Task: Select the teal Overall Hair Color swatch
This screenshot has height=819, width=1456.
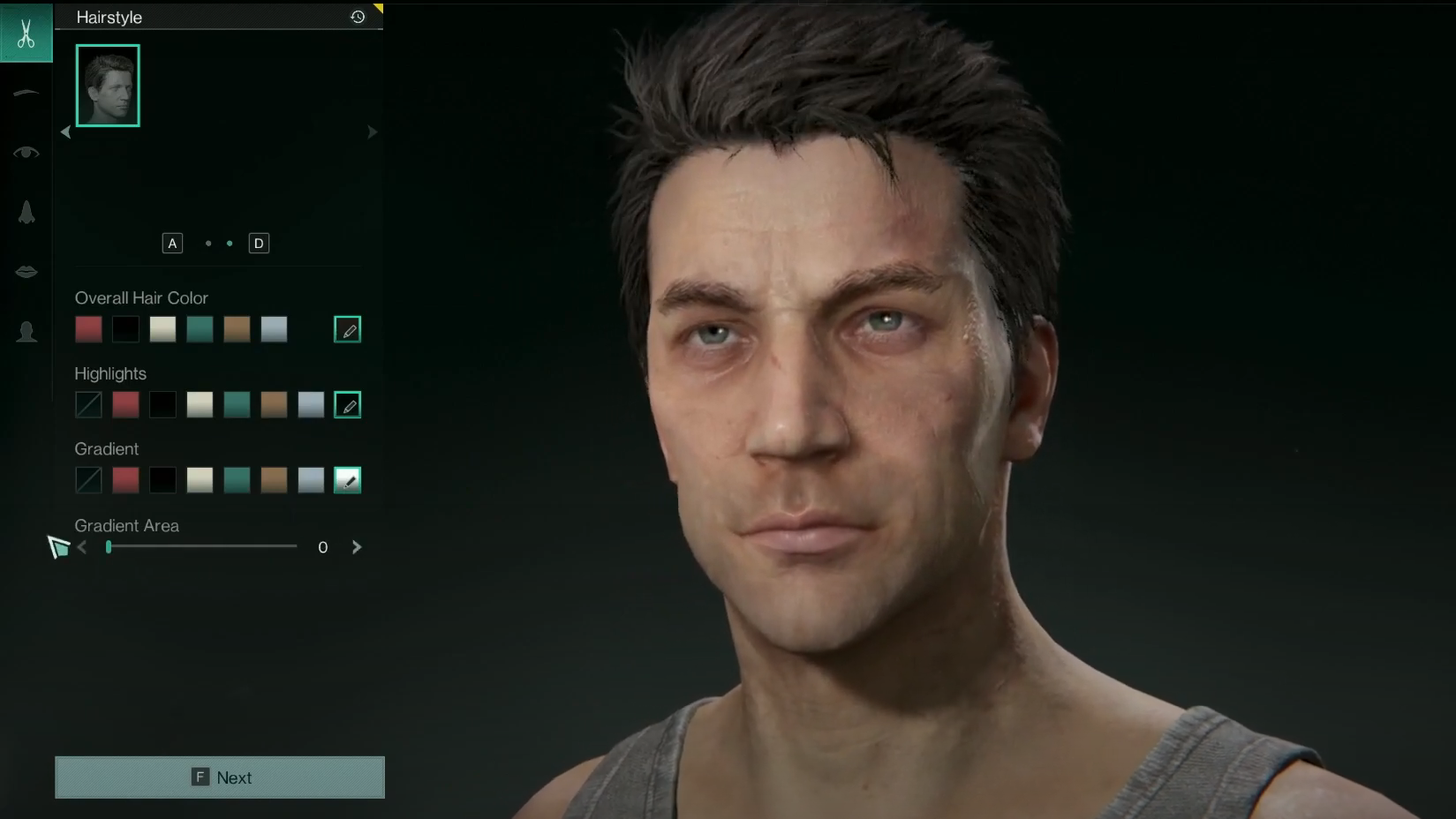Action: pyautogui.click(x=200, y=328)
